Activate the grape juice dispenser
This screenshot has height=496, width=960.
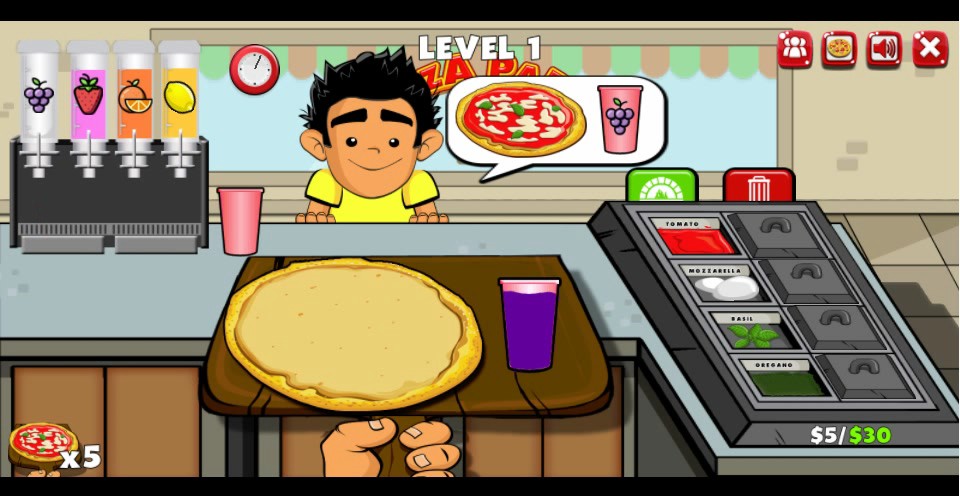(x=39, y=97)
